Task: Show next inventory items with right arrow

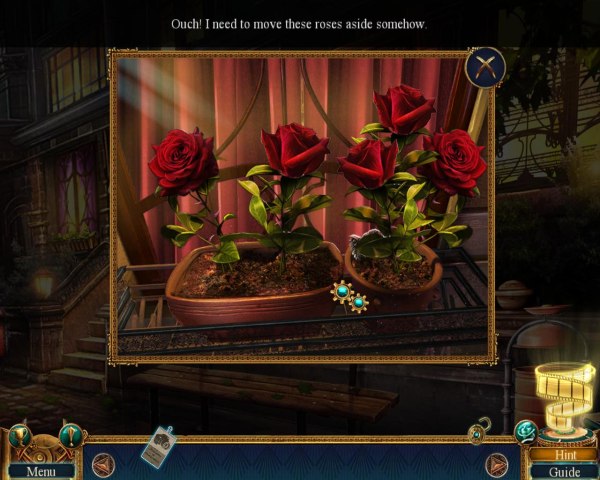Action: (x=497, y=464)
